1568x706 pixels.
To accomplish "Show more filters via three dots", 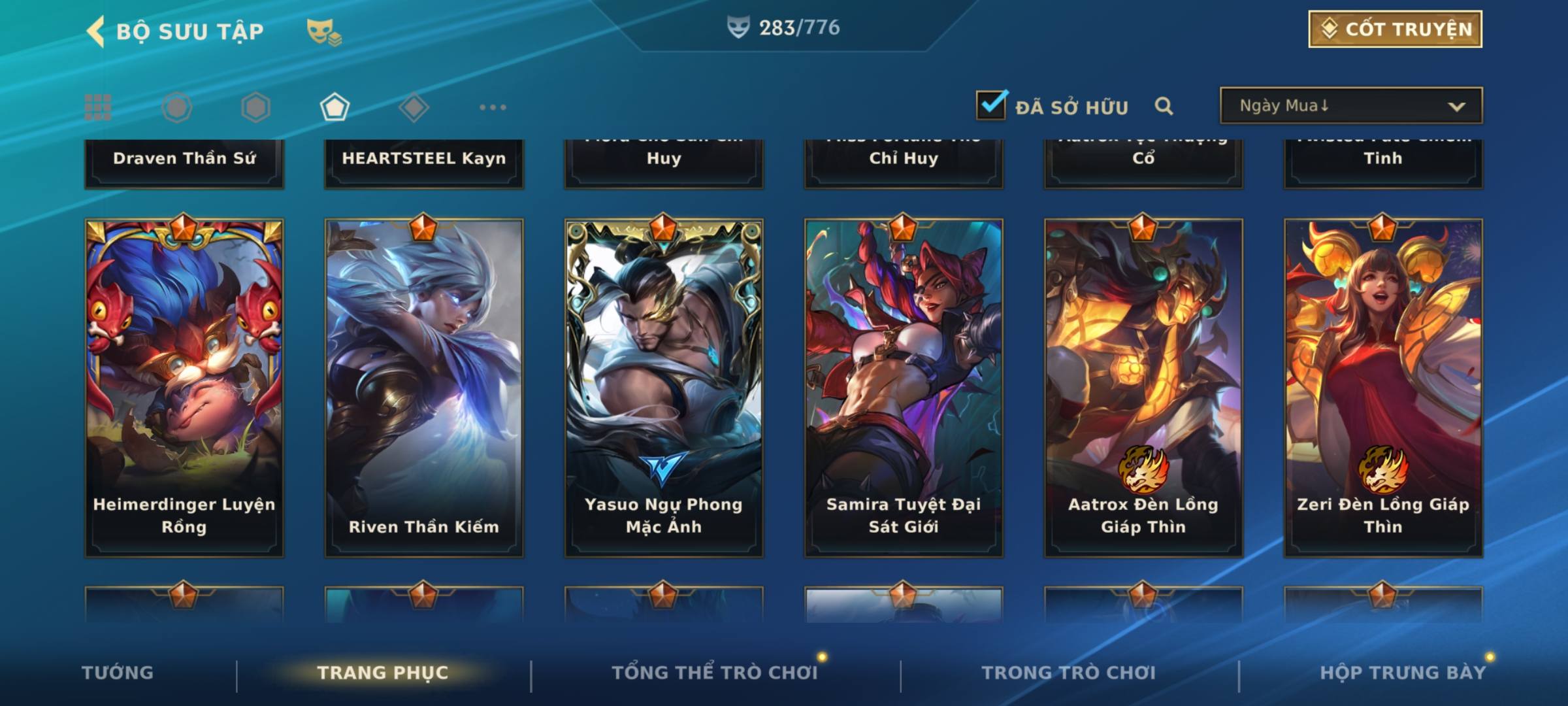I will point(493,107).
